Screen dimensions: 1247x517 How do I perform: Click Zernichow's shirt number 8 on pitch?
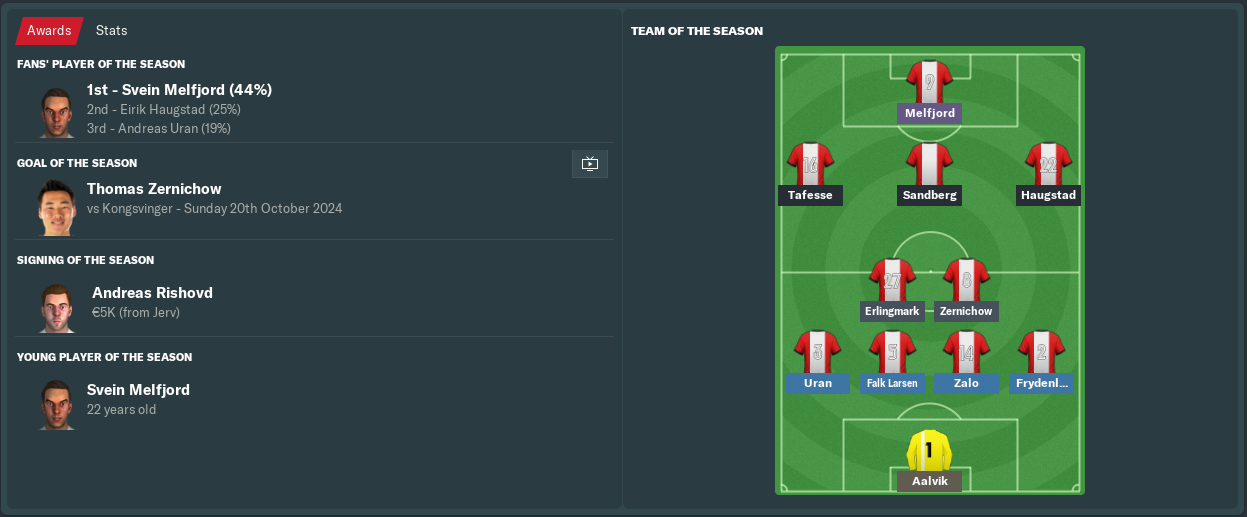tap(966, 280)
